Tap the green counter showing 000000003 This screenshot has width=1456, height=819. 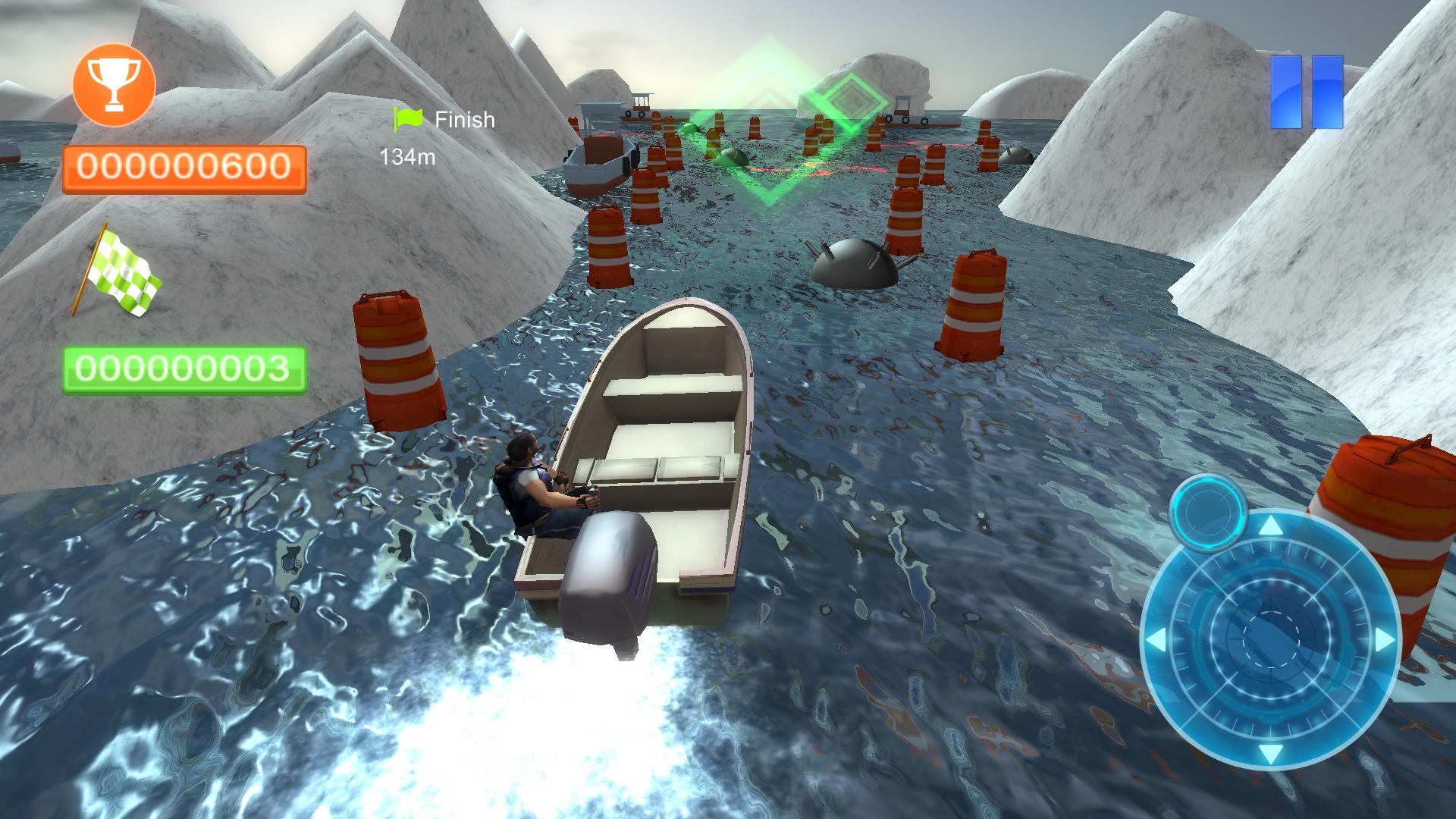point(186,370)
